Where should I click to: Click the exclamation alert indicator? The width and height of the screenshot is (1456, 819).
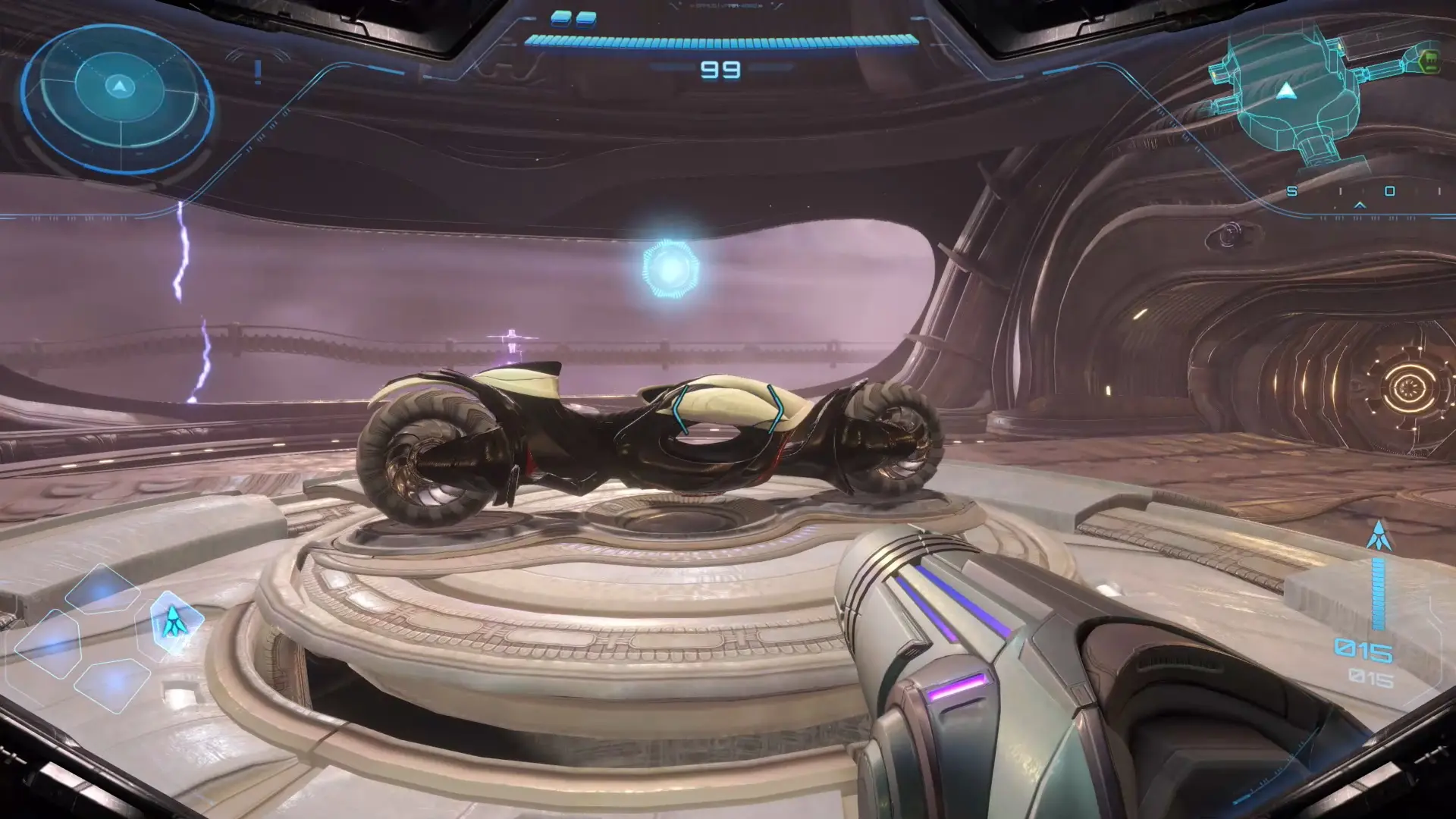258,72
